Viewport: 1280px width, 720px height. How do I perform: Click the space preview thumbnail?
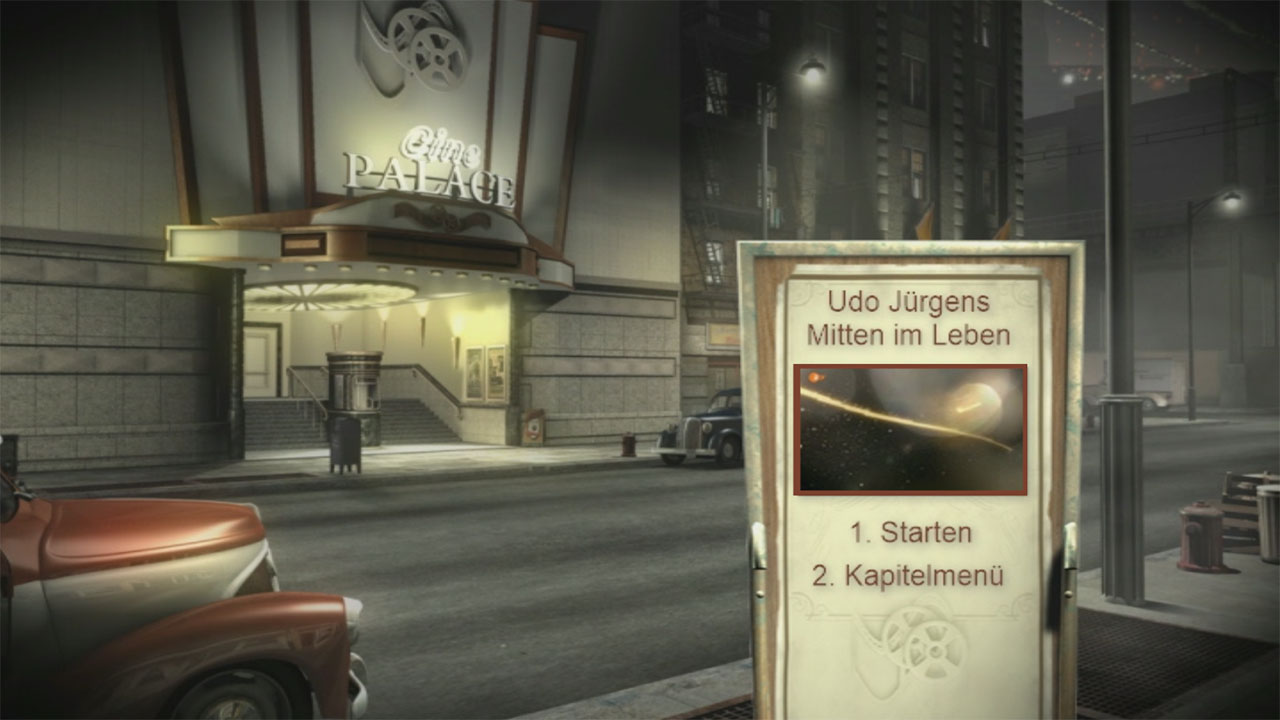[910, 429]
